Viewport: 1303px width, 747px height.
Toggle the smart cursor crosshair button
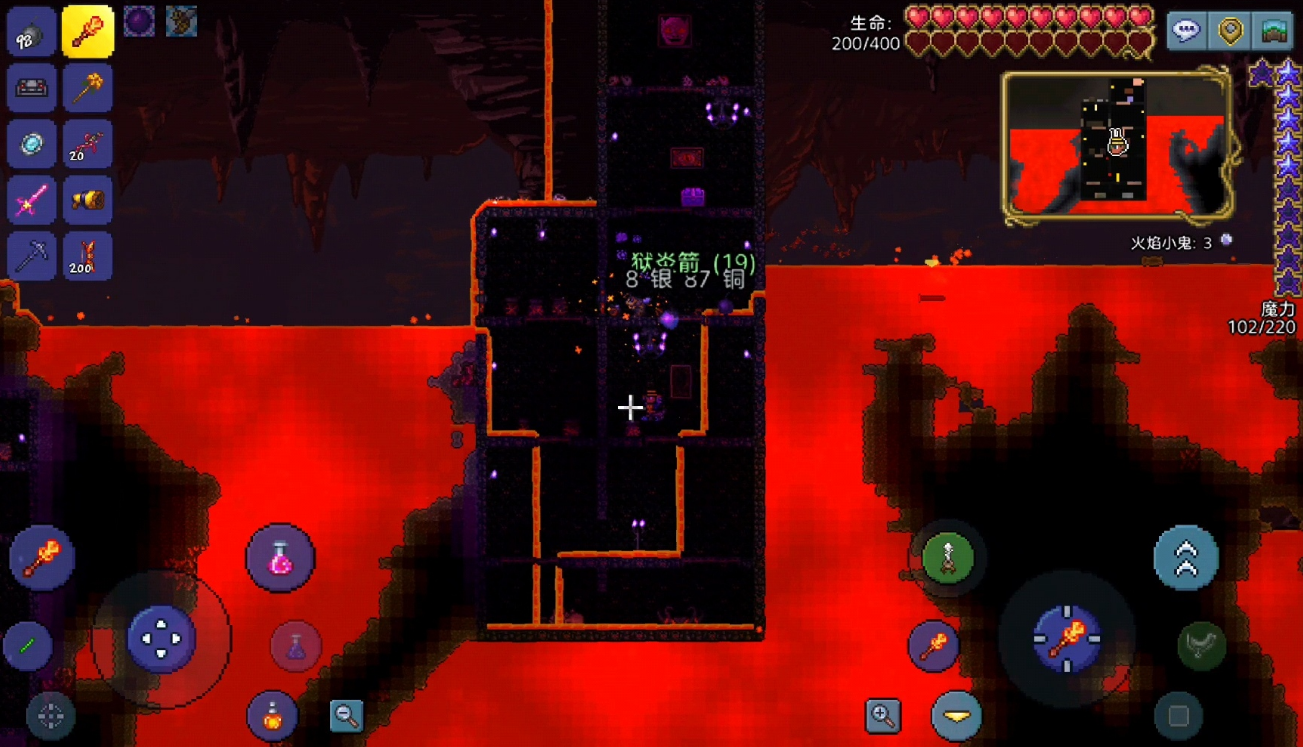[x=50, y=715]
